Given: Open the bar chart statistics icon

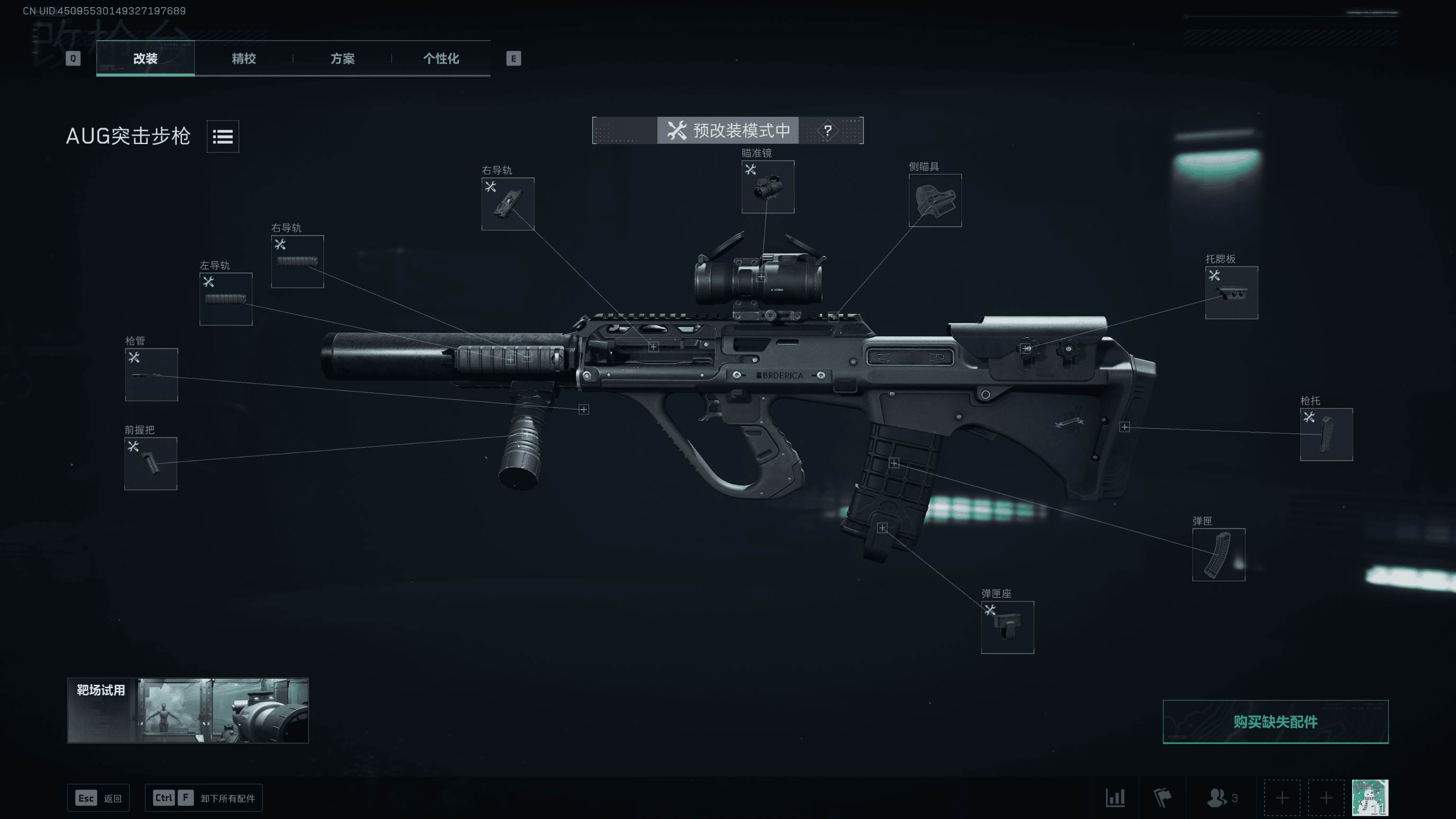Looking at the screenshot, I should point(1115,798).
